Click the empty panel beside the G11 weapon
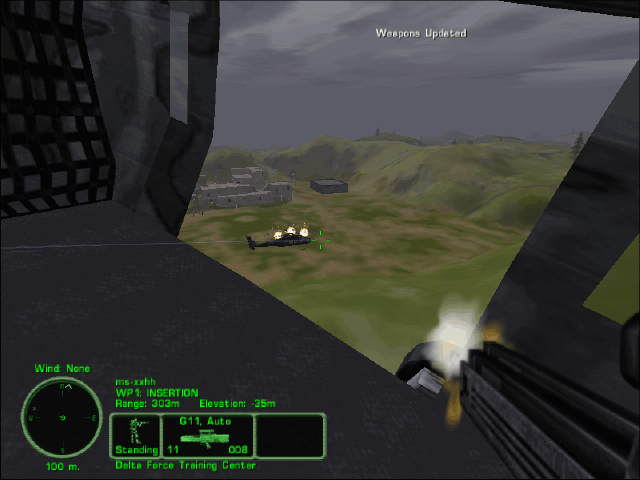The height and width of the screenshot is (480, 640). point(290,436)
